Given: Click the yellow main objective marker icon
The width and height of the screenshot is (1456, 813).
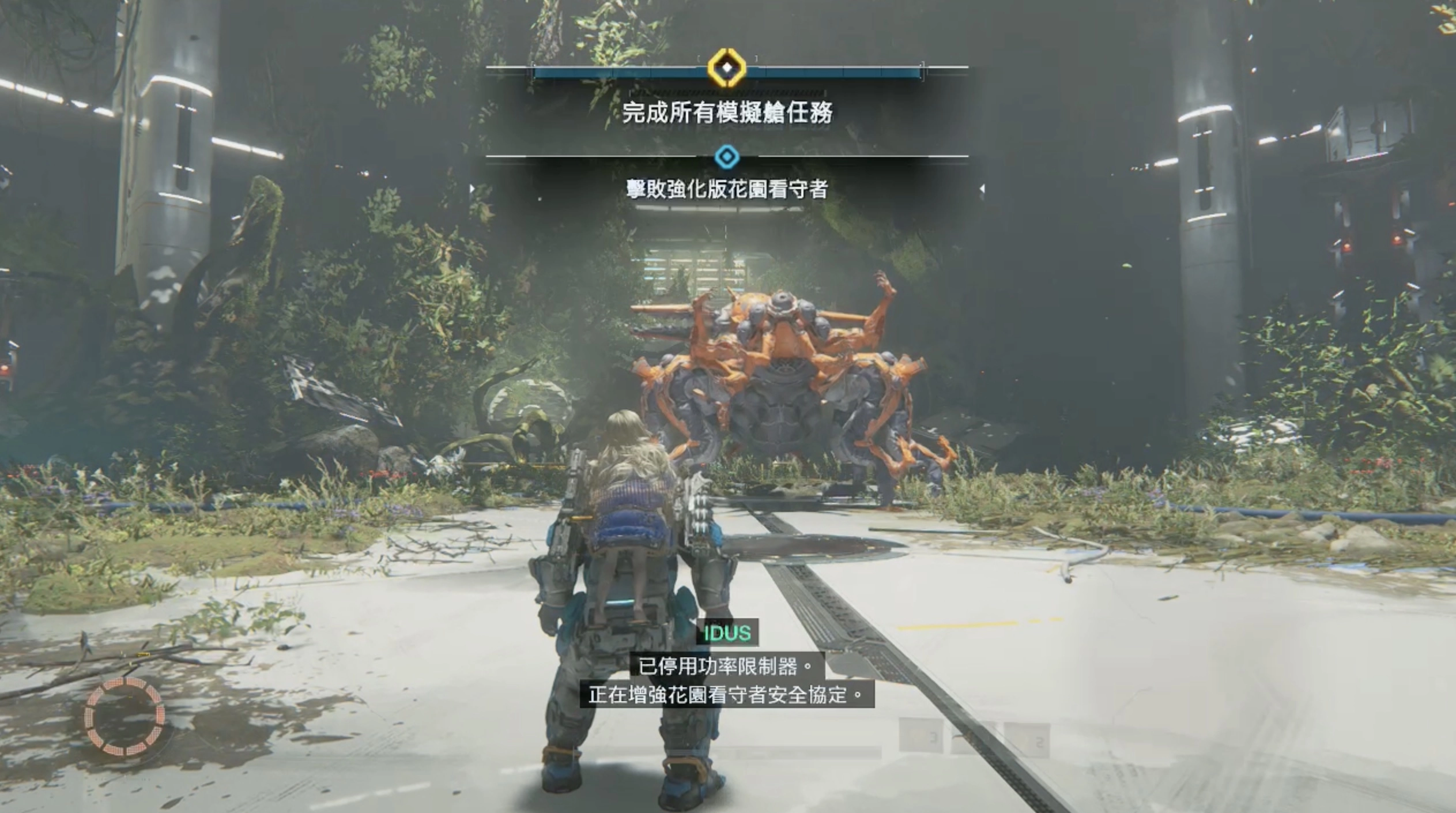Looking at the screenshot, I should pyautogui.click(x=727, y=68).
